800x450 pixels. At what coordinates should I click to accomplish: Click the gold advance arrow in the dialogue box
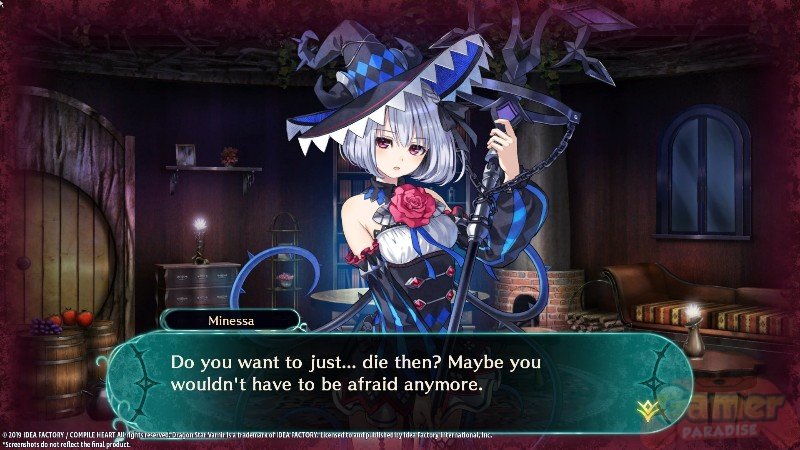[646, 407]
